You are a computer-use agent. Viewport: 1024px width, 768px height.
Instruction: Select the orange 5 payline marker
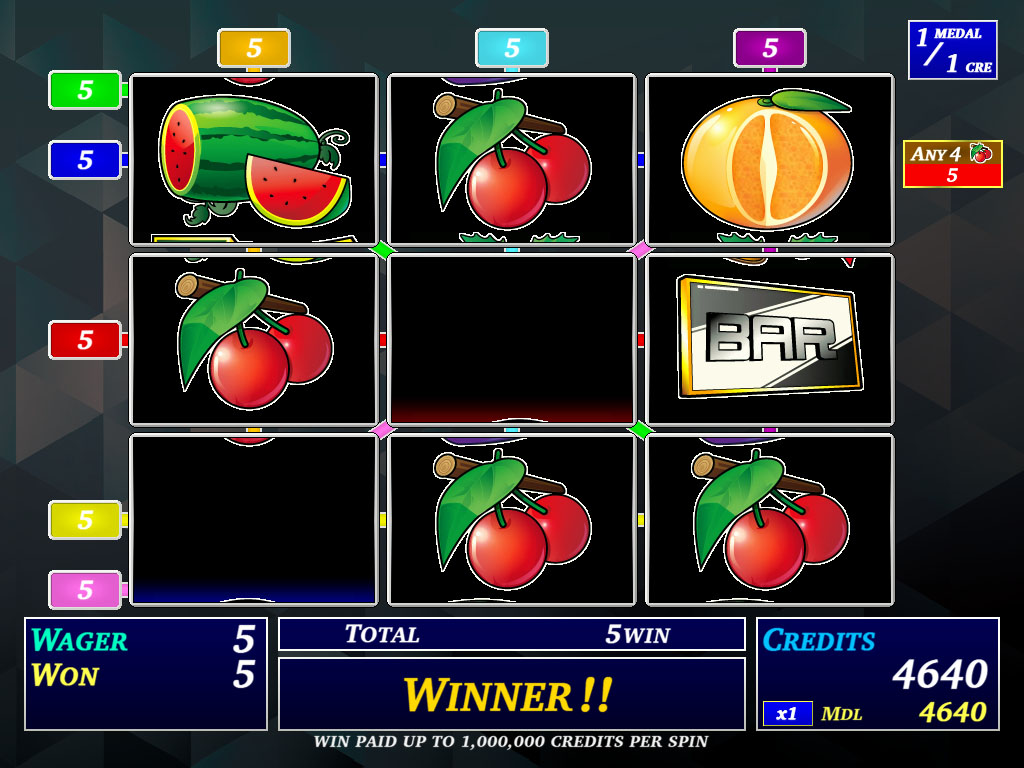click(x=254, y=48)
